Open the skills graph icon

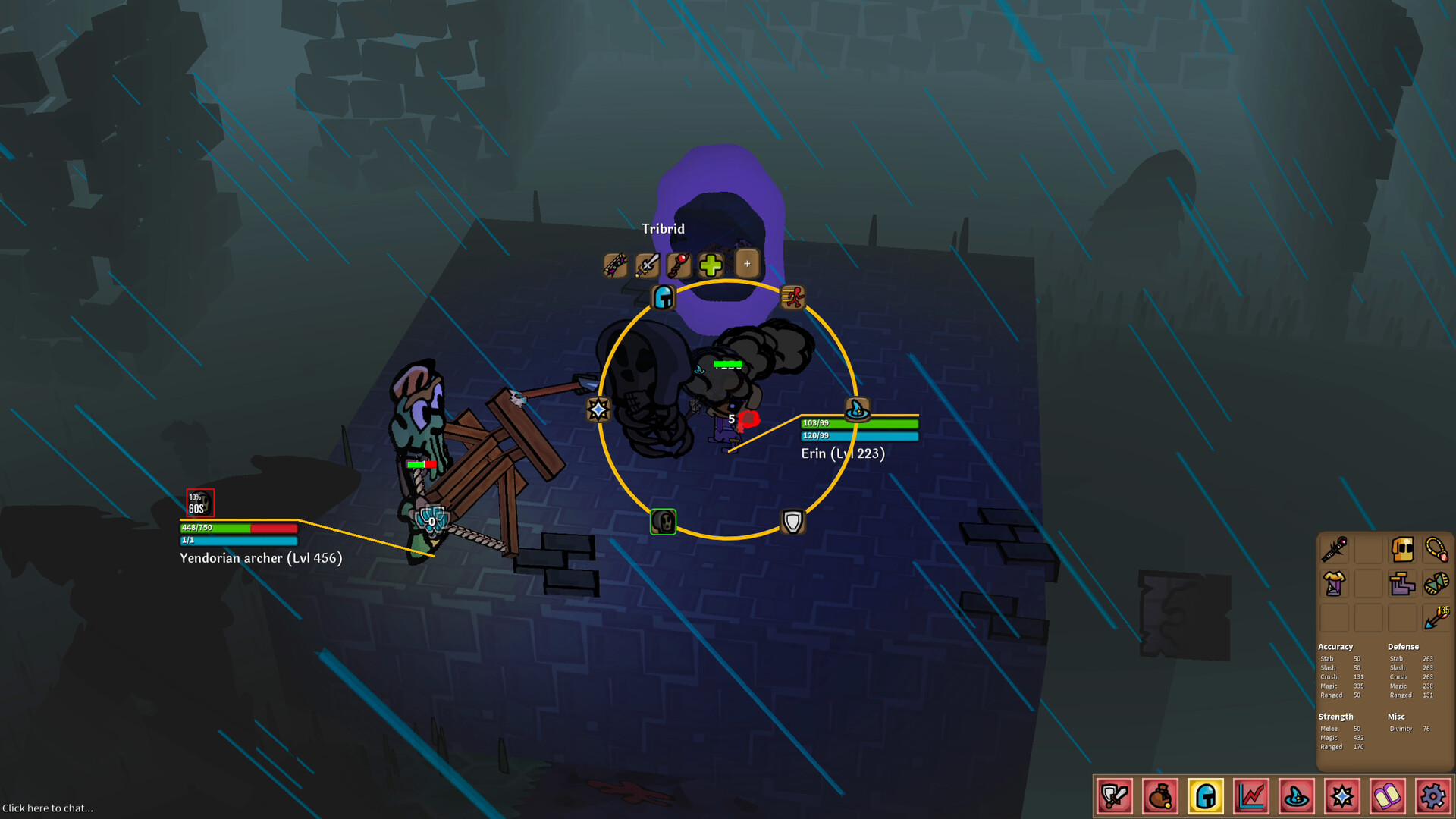[x=1250, y=796]
